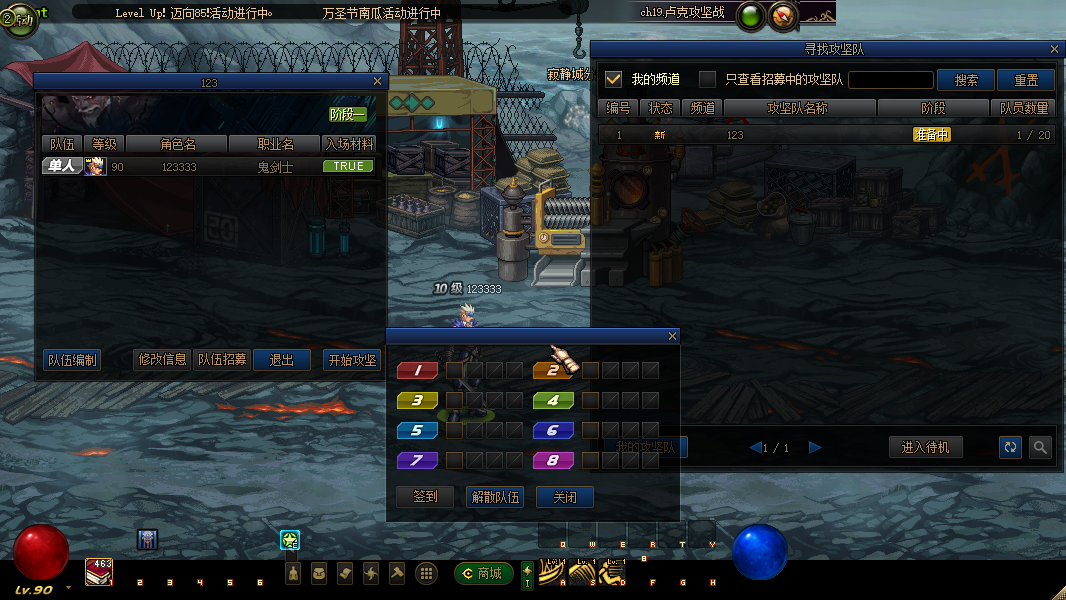Enable the 只查看招募中的攻坚队 filter checkbox
Viewport: 1066px width, 600px height.
coord(707,79)
